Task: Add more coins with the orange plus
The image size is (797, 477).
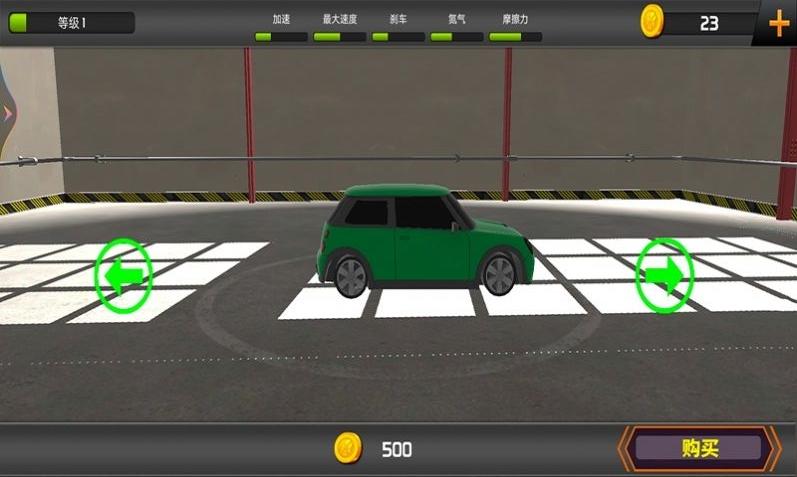Action: coord(778,22)
